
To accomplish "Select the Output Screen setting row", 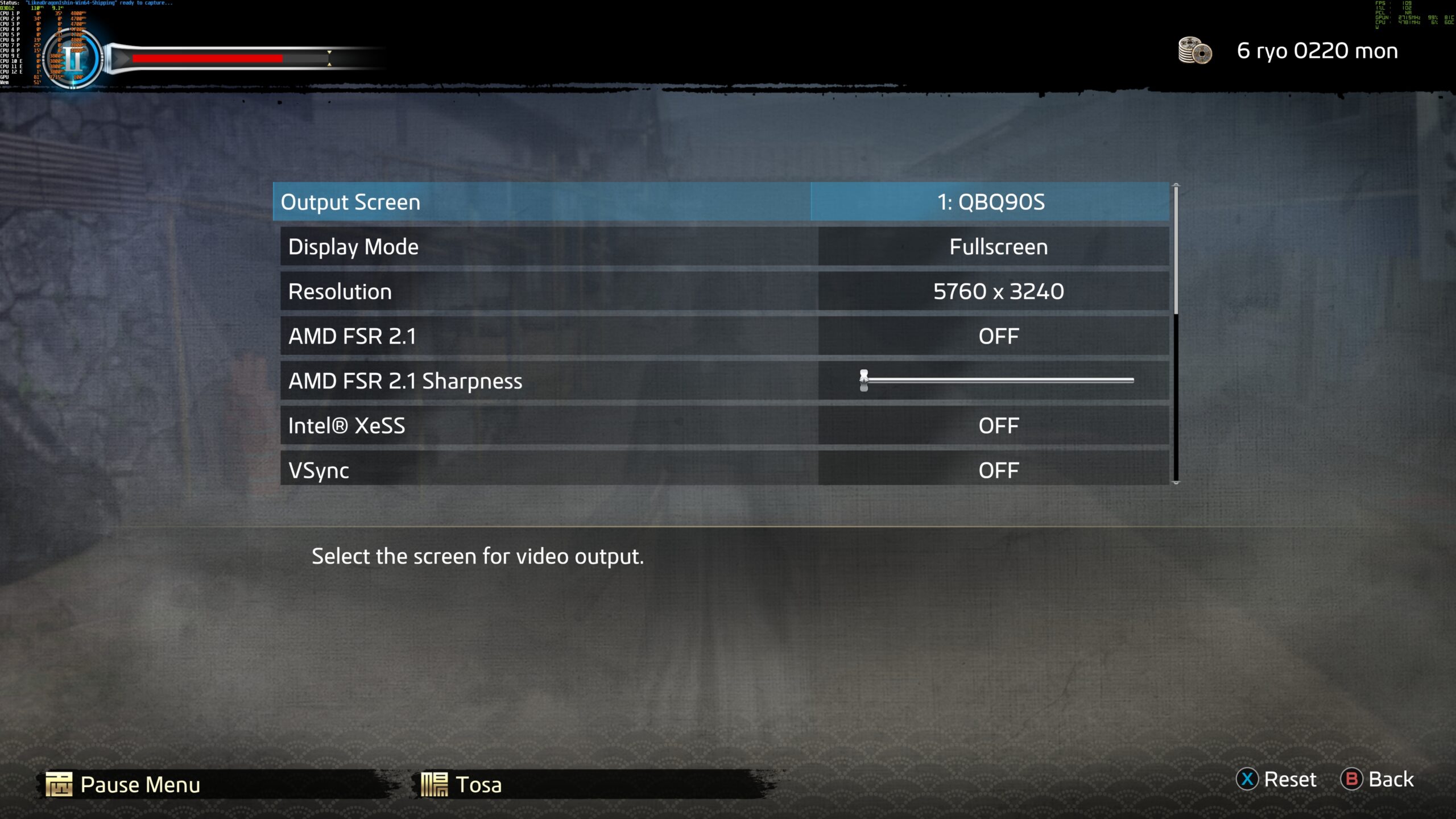I will [x=541, y=202].
